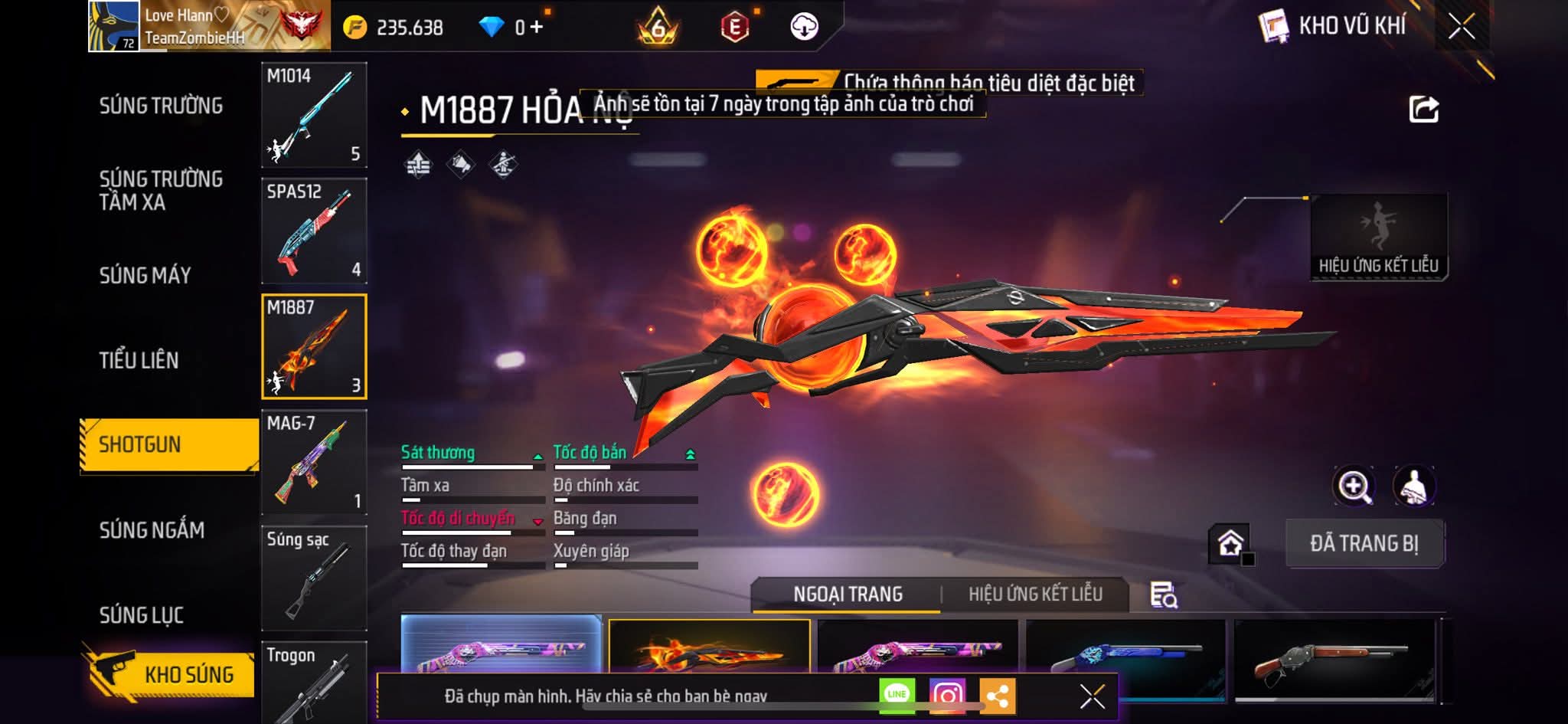Screen dimensions: 1568x724
Task: Switch to TIỂU LIÊN category
Action: [x=139, y=360]
